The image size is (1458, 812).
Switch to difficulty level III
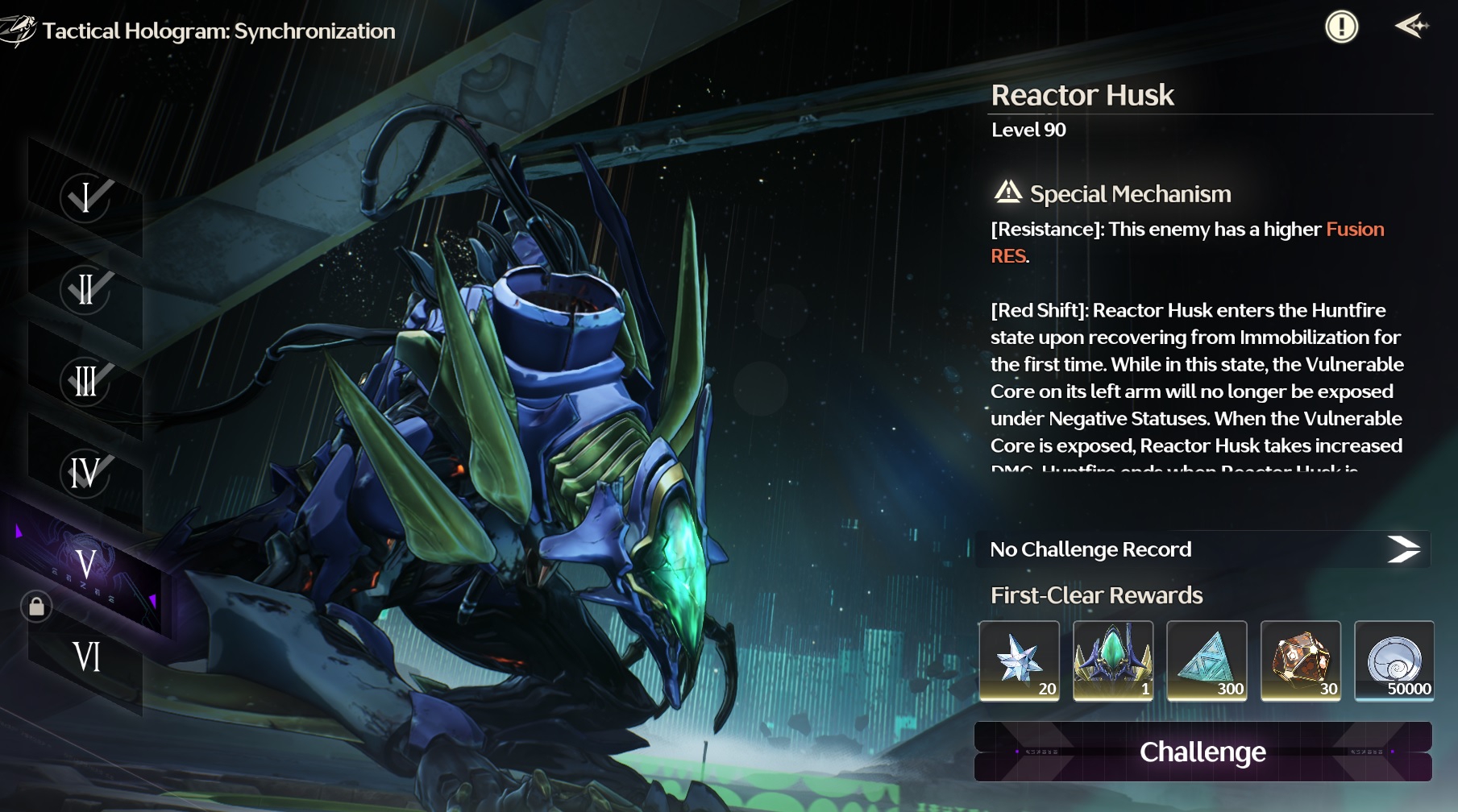pyautogui.click(x=85, y=380)
